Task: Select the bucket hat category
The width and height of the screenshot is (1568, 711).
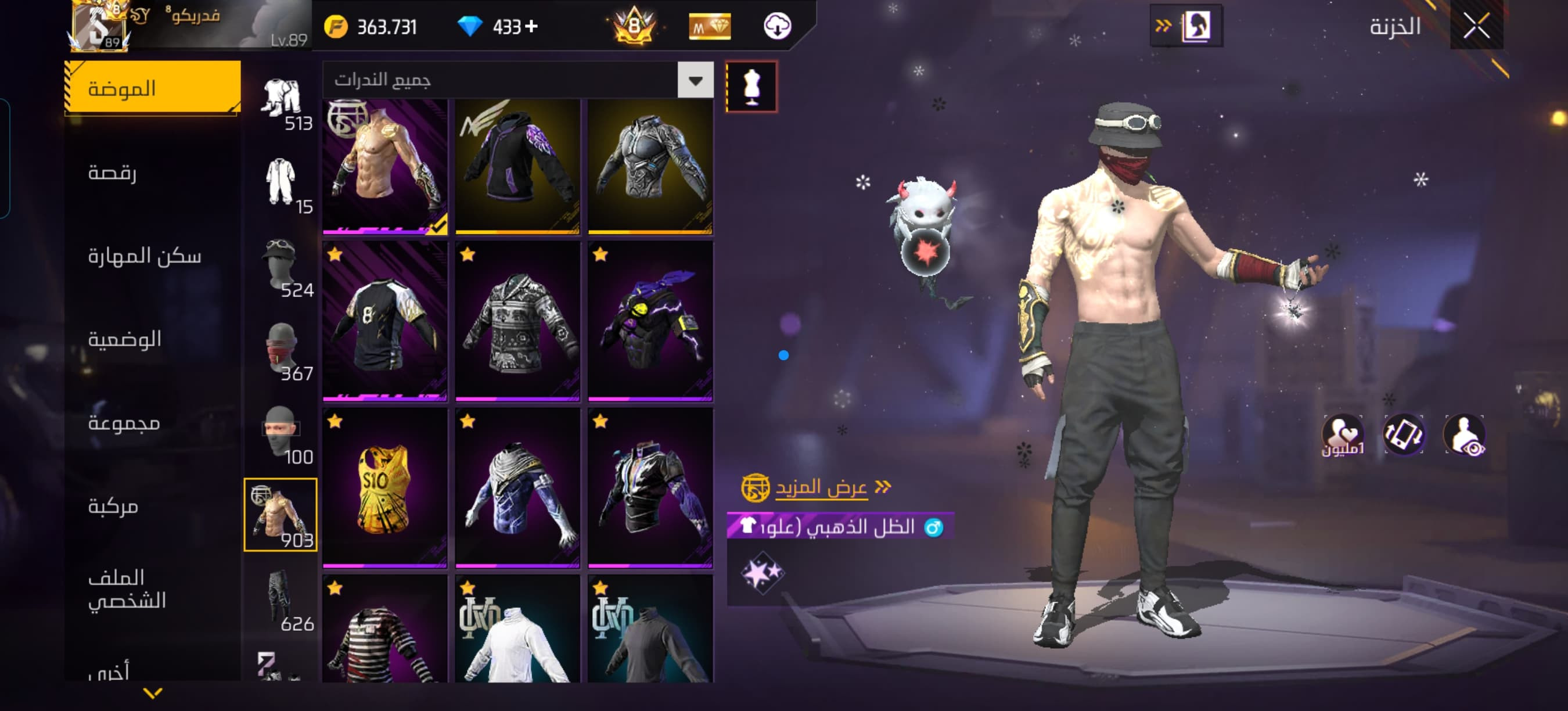Action: [281, 265]
